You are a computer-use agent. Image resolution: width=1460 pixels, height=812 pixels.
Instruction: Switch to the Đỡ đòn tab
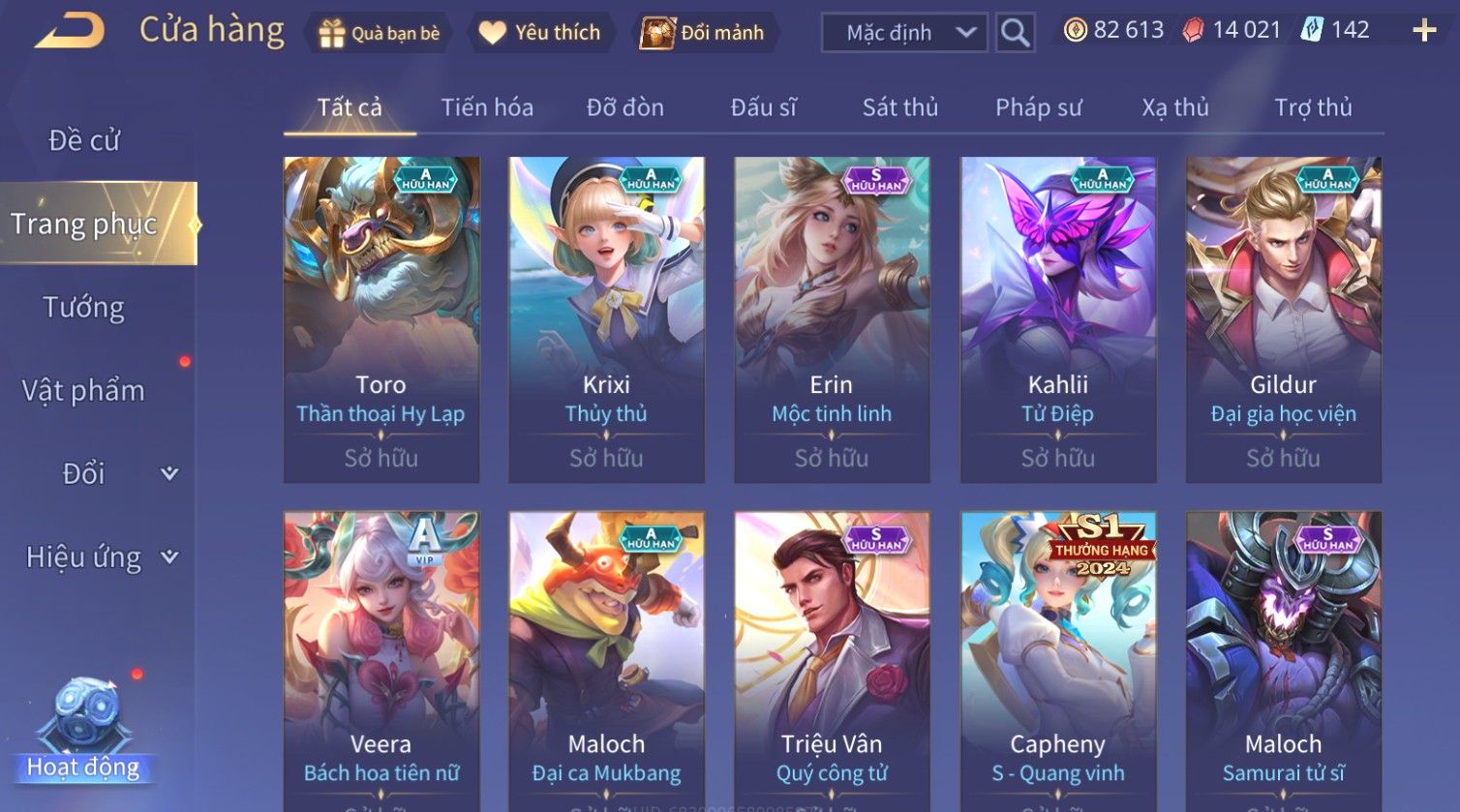(625, 107)
